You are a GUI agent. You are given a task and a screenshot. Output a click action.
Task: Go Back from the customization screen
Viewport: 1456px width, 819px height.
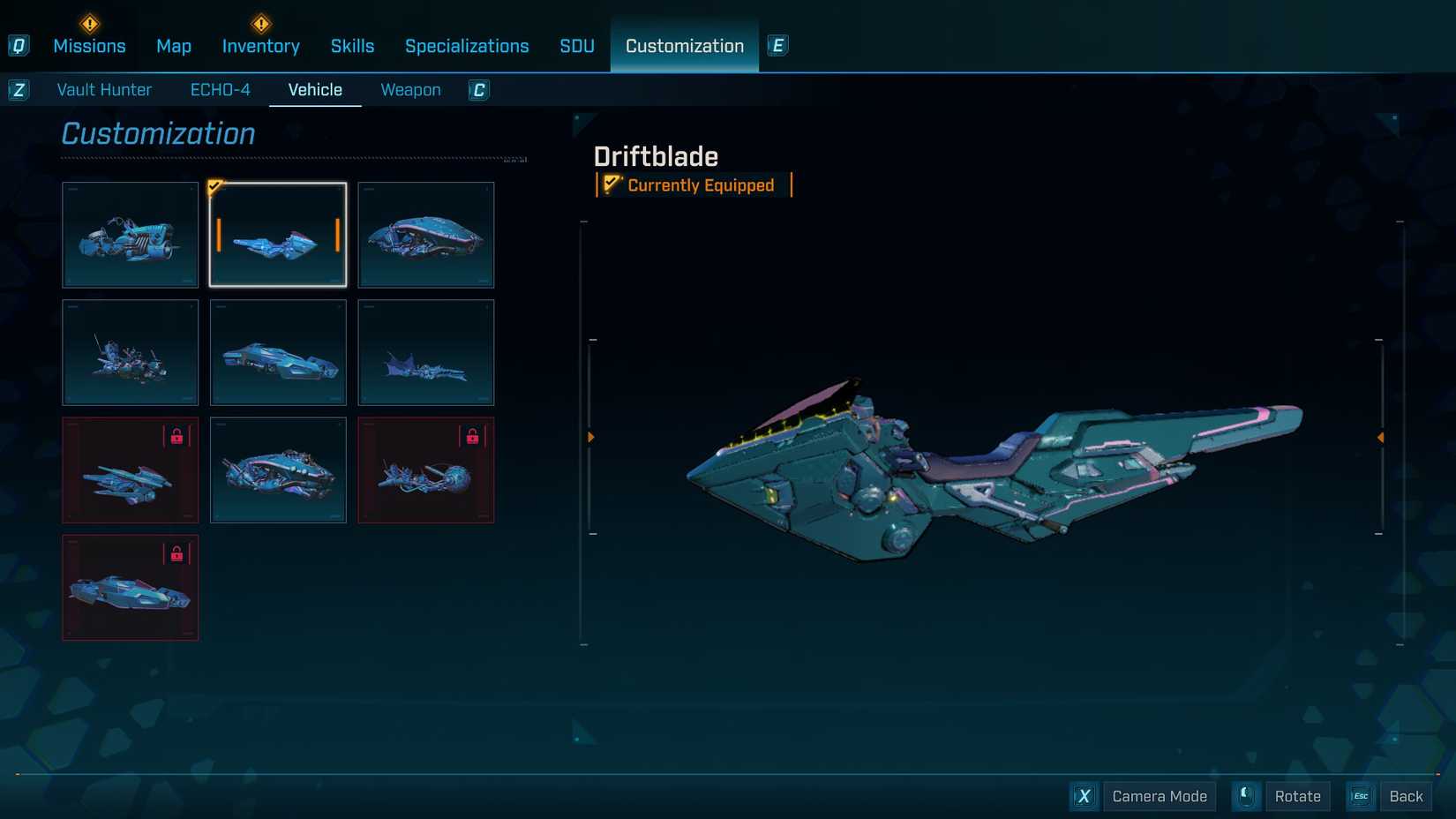1405,796
